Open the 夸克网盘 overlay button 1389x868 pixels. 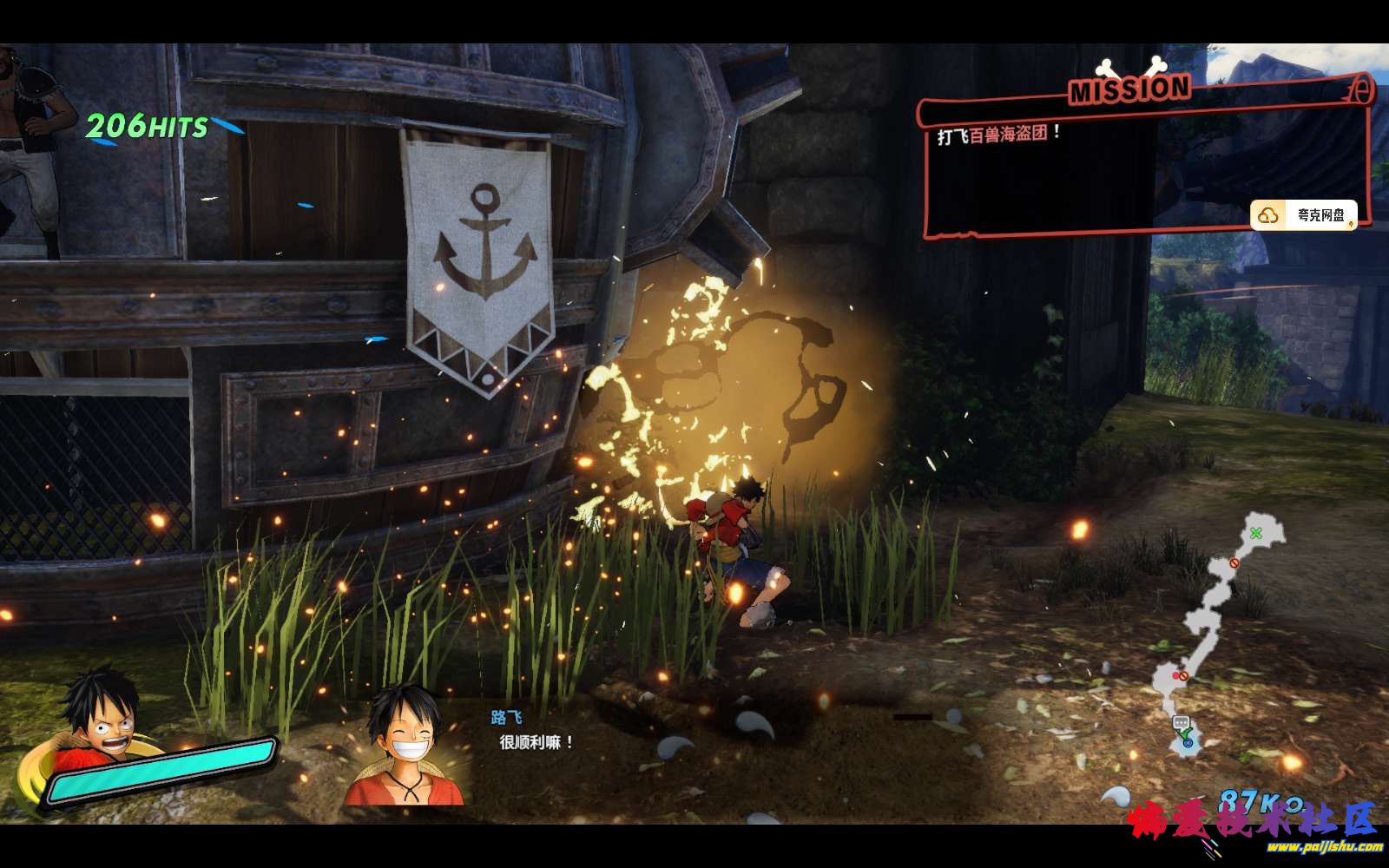1305,215
